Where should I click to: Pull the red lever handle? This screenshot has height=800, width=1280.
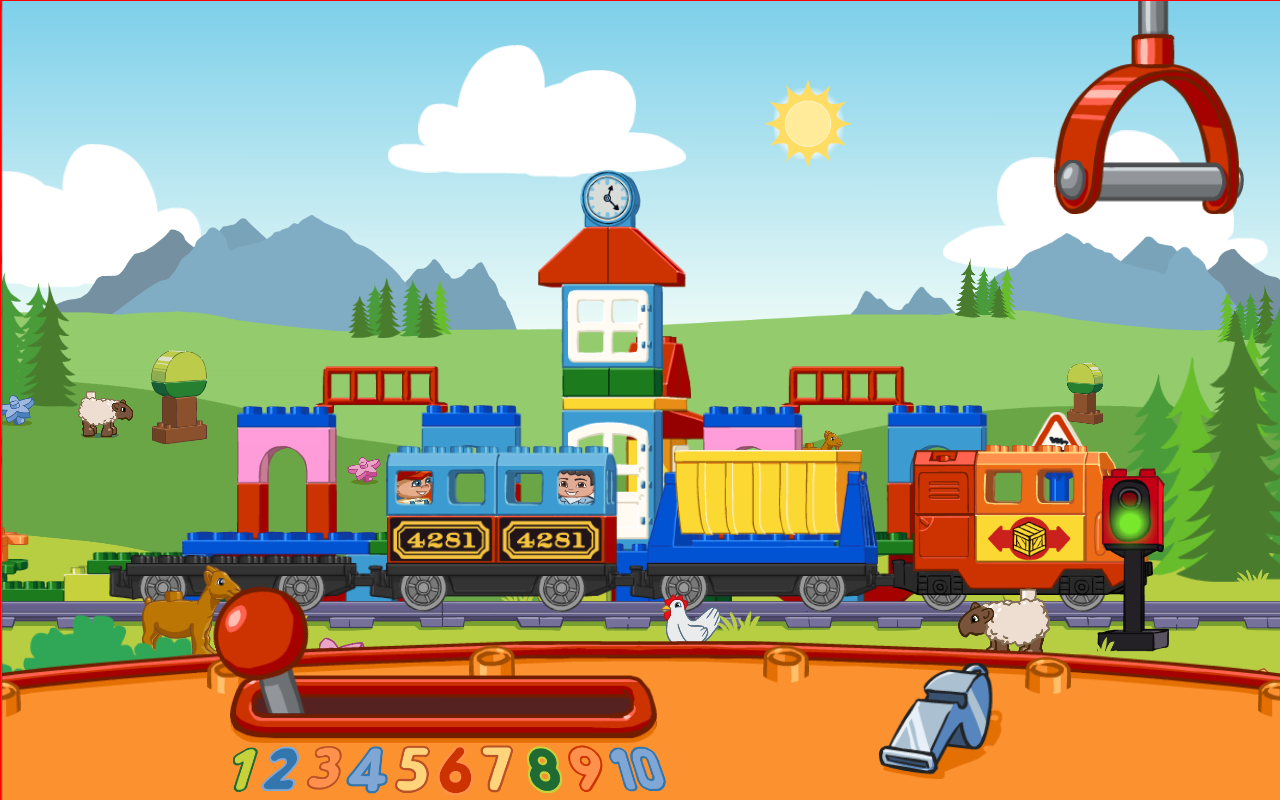262,630
